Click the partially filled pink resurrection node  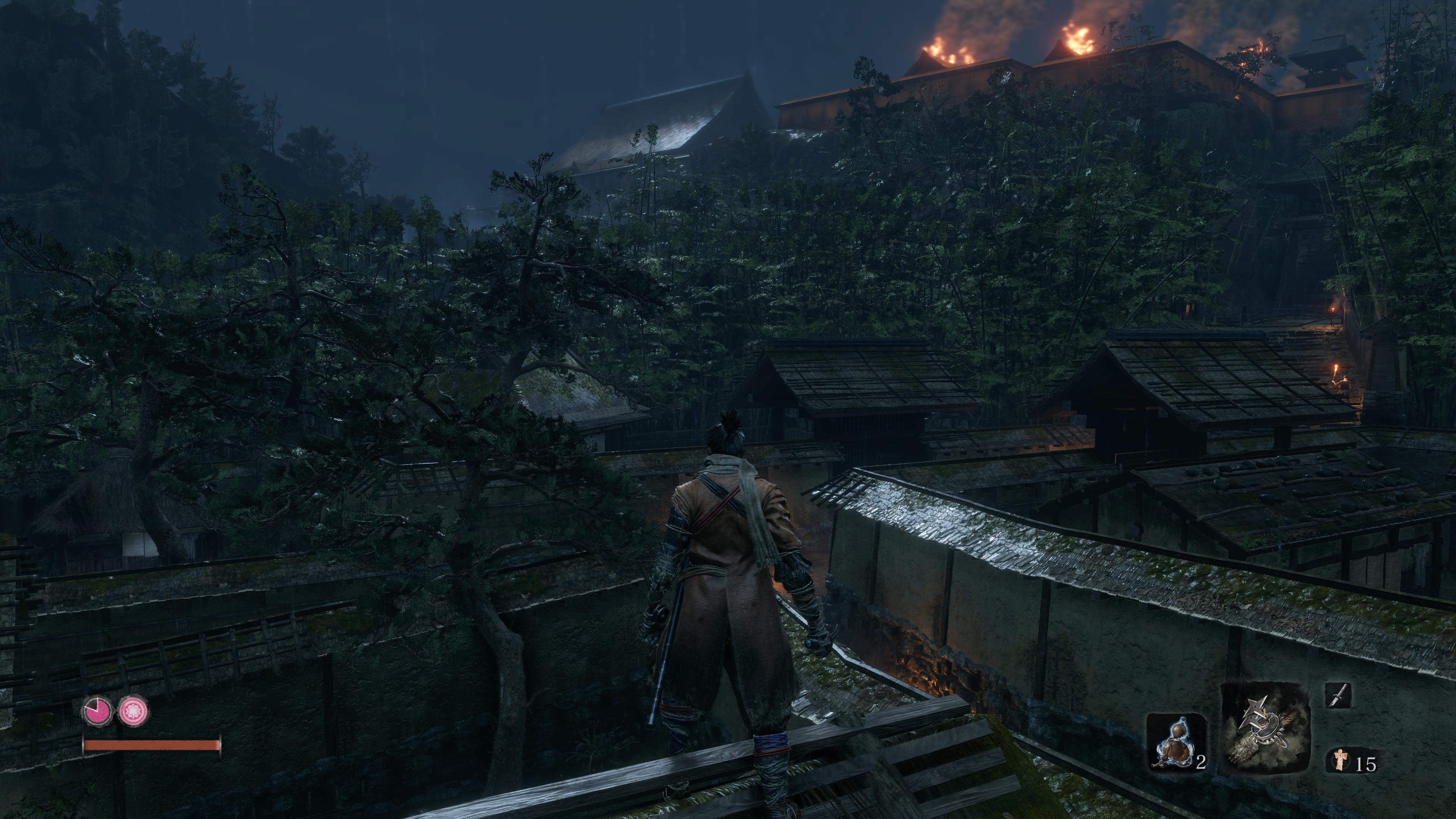[98, 711]
